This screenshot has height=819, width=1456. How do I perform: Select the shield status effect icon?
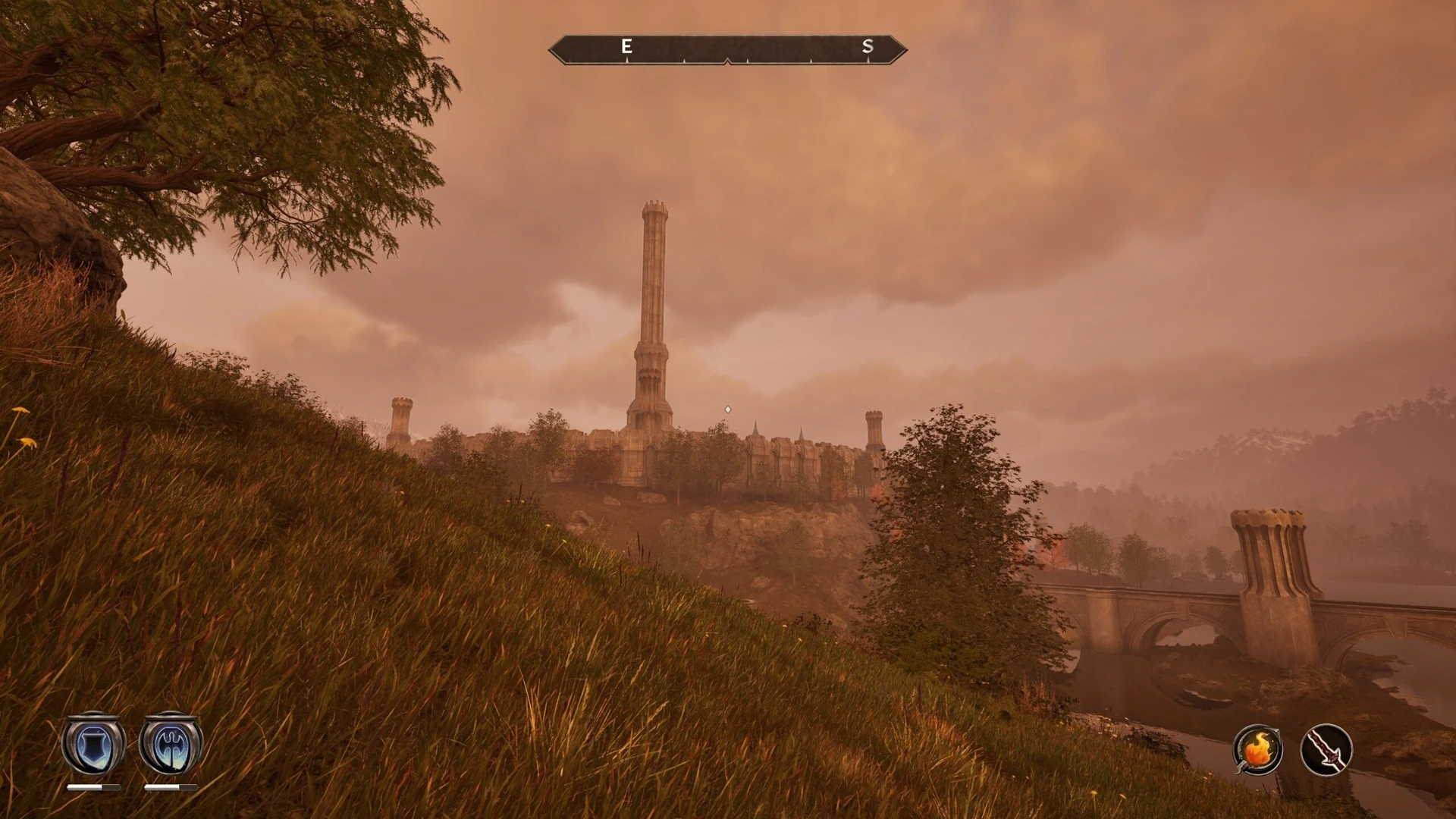click(93, 743)
